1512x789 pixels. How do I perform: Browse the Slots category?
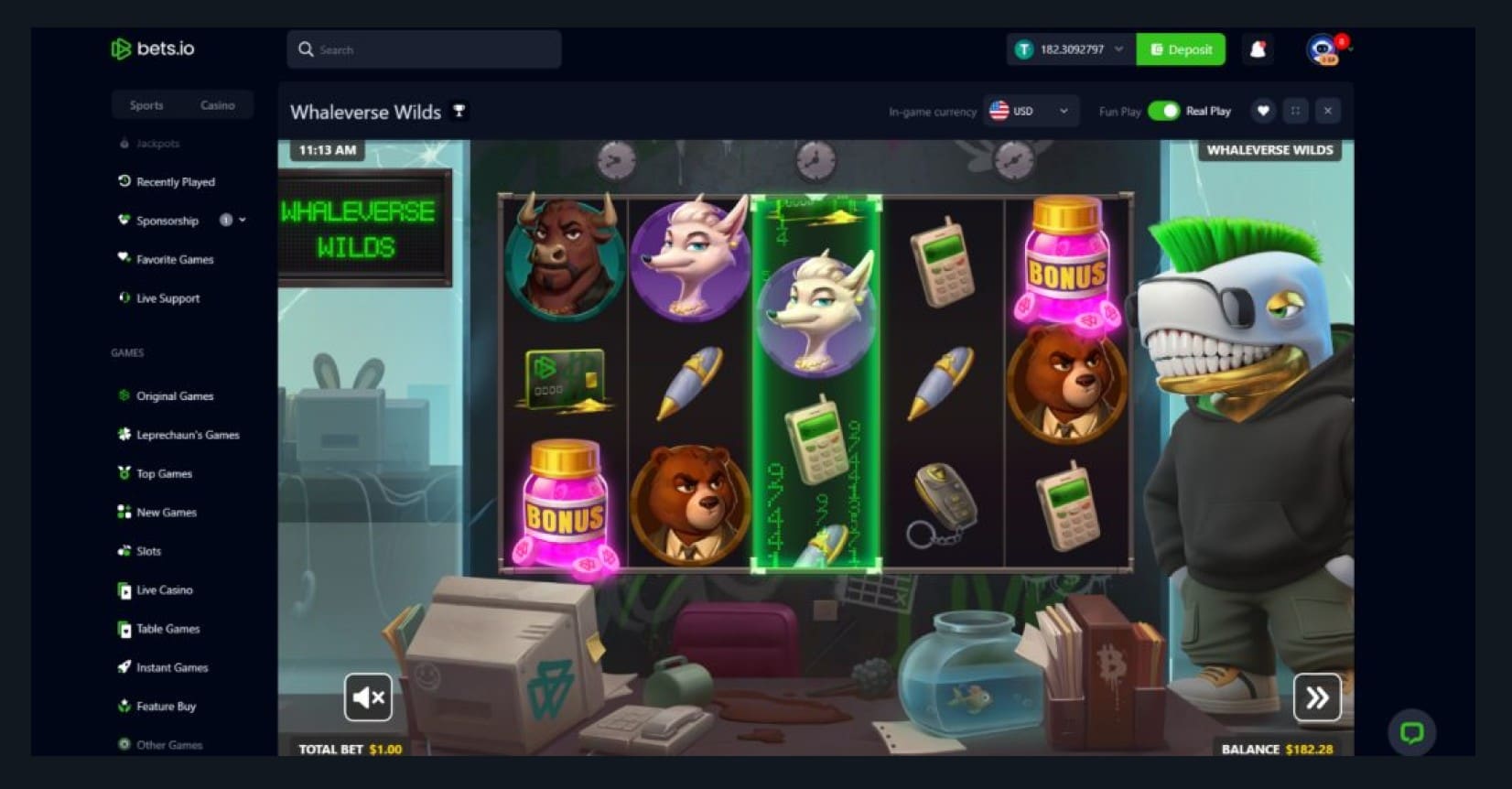[148, 551]
